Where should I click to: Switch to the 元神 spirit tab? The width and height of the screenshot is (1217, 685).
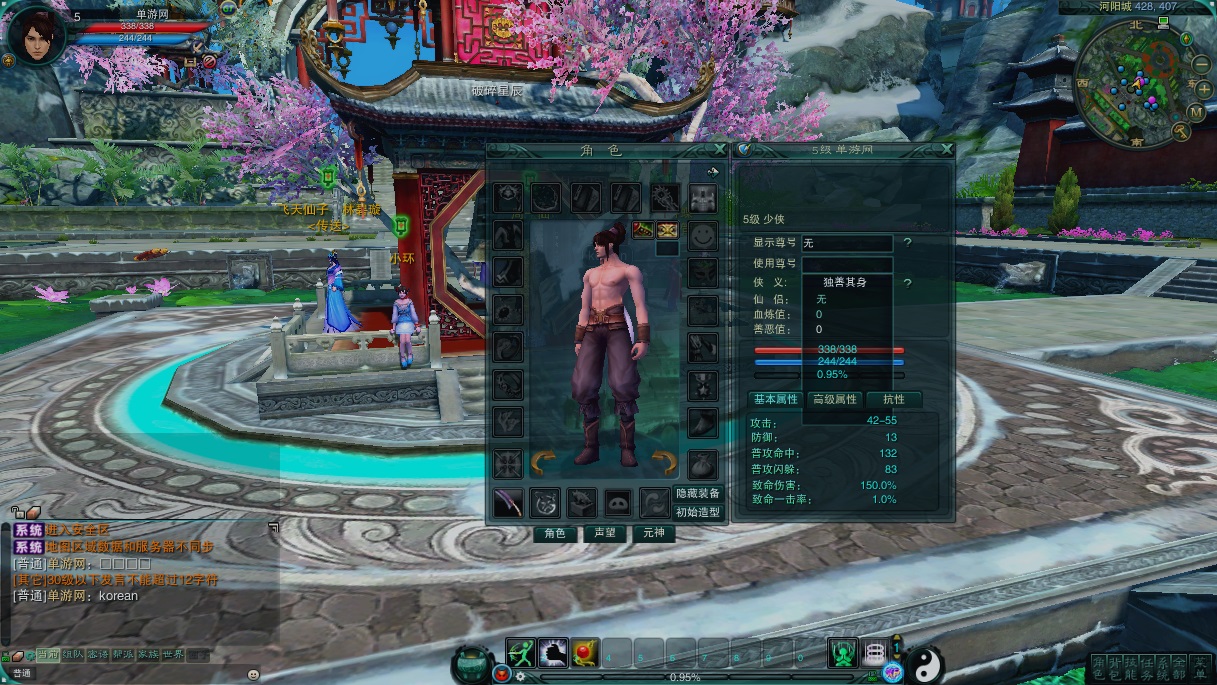tap(653, 533)
